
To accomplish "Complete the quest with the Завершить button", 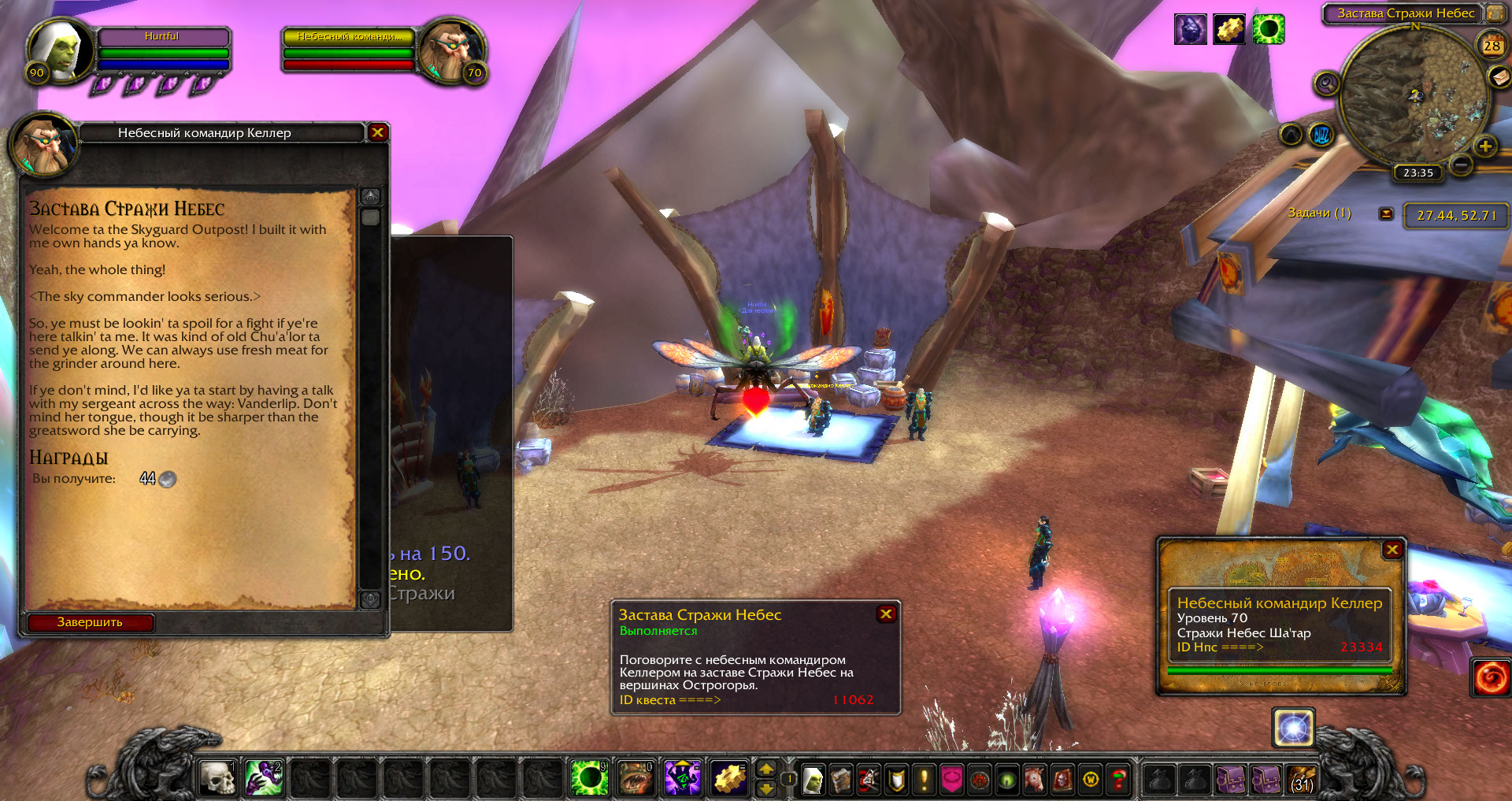I will tap(90, 622).
